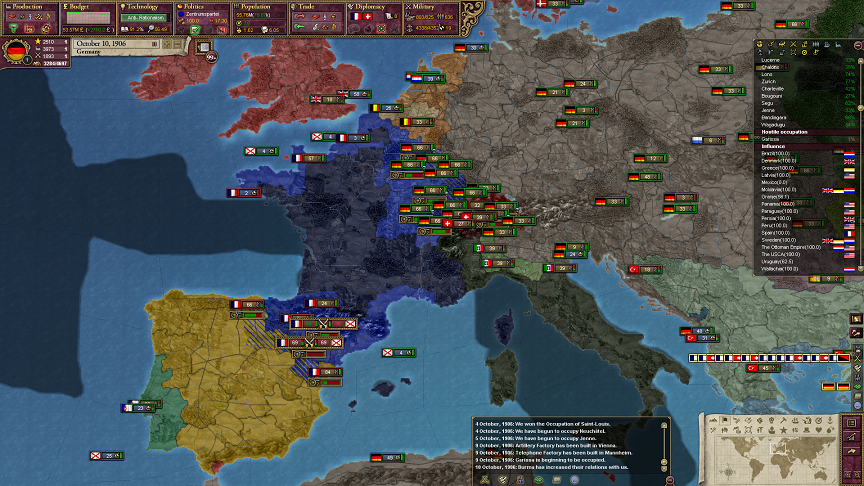864x486 pixels.
Task: Open the Technology tab
Action: (143, 6)
